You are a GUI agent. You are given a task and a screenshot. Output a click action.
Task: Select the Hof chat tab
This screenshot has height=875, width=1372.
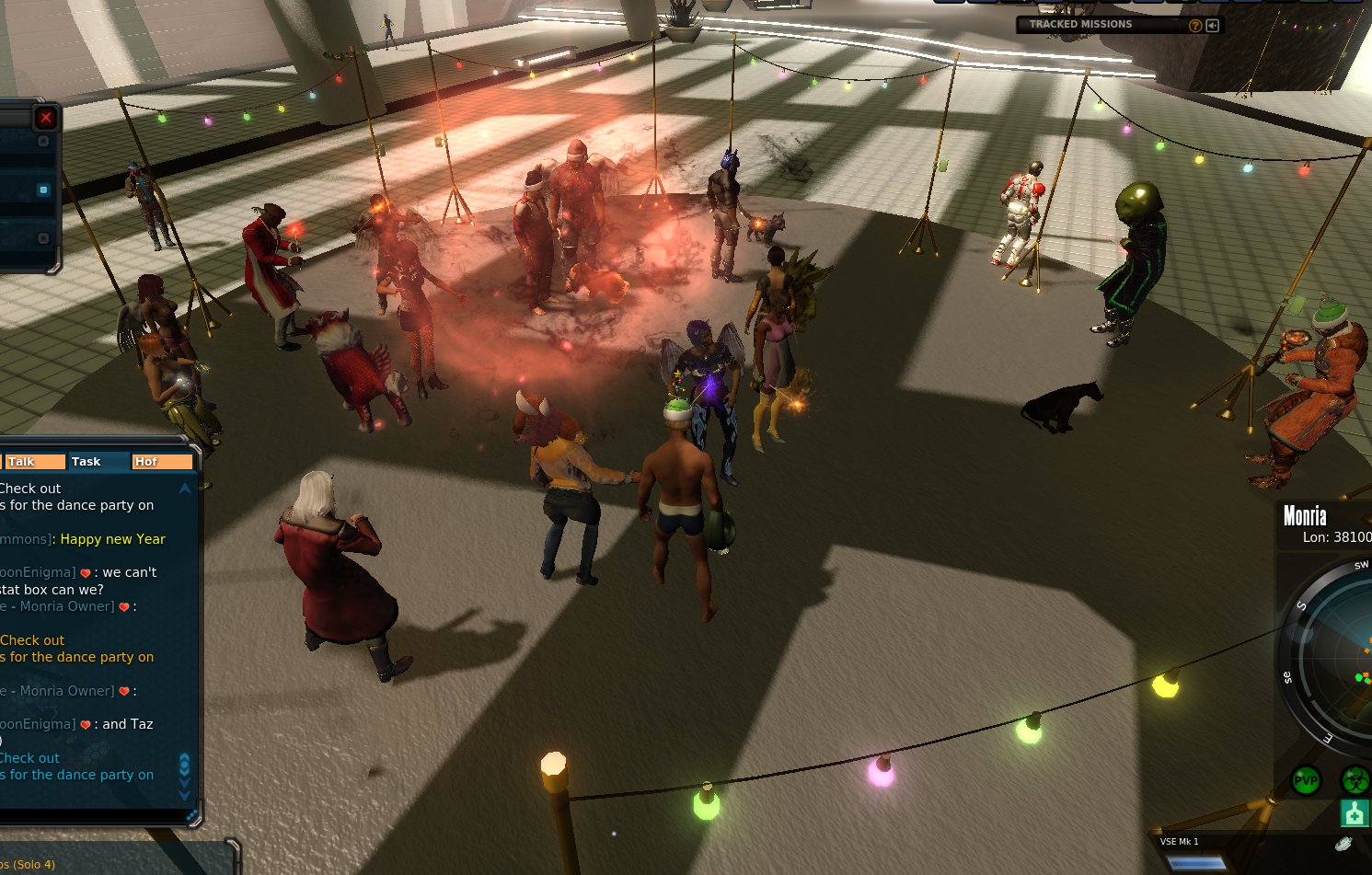[161, 462]
